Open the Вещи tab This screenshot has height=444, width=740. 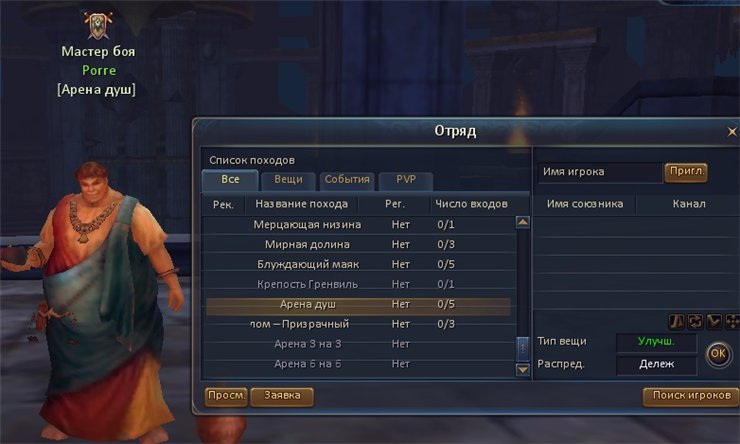[x=288, y=180]
